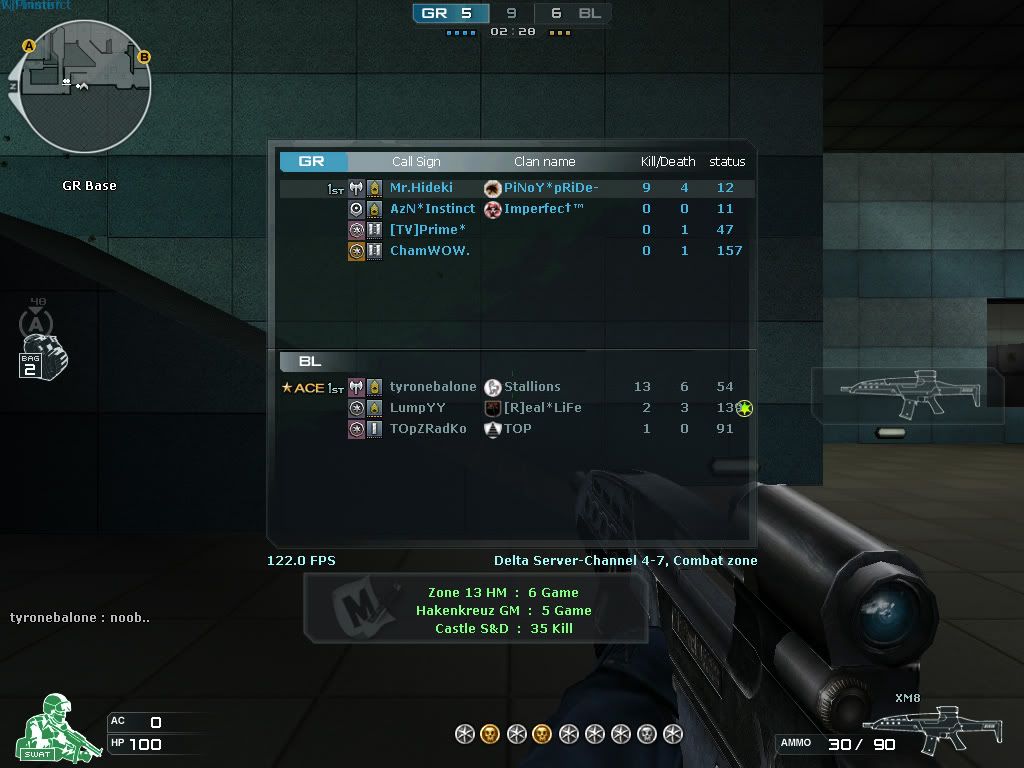The height and width of the screenshot is (768, 1024).
Task: Click the XM8 rifle pickup panel
Action: [906, 395]
